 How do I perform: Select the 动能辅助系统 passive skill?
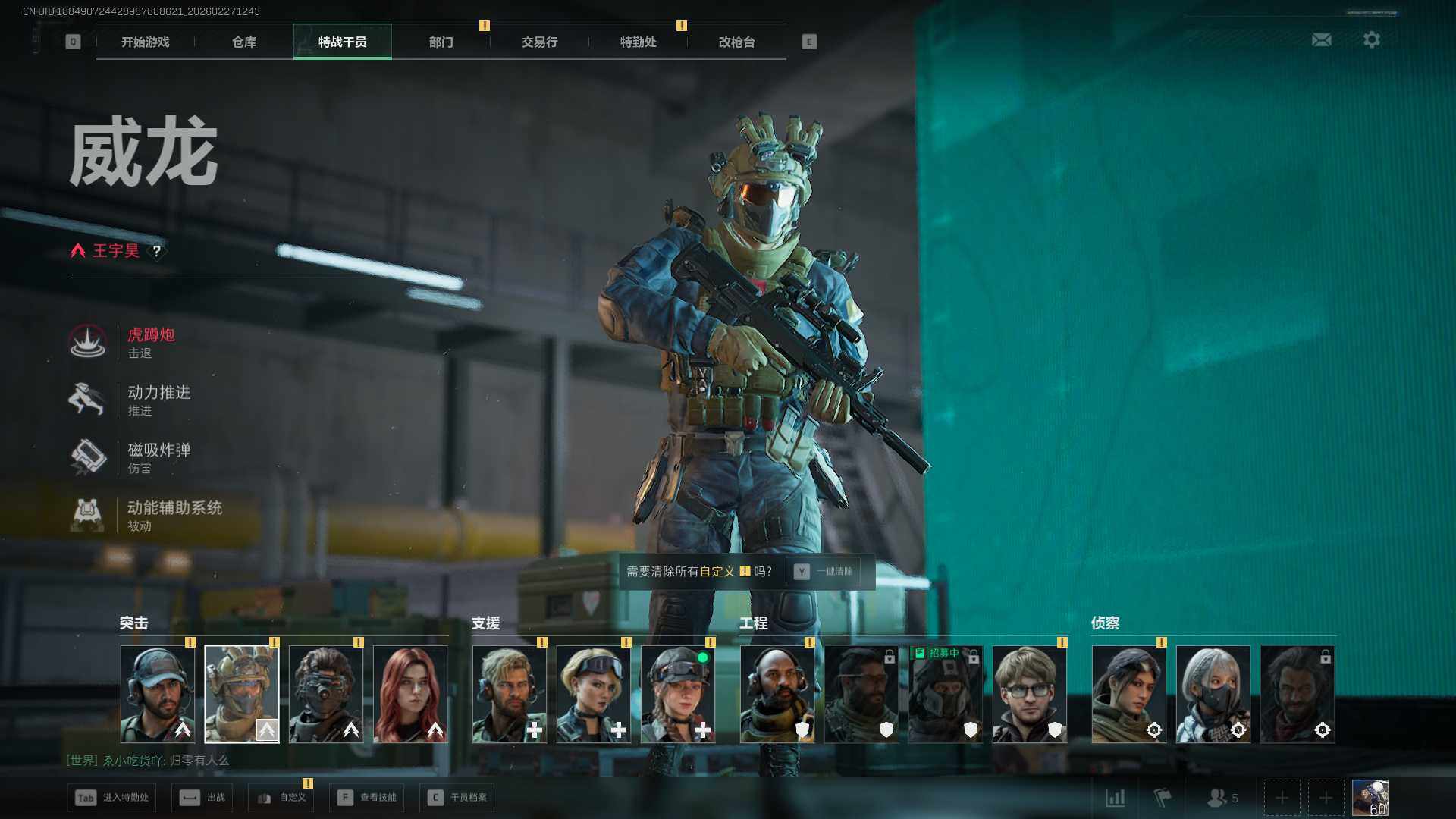173,515
